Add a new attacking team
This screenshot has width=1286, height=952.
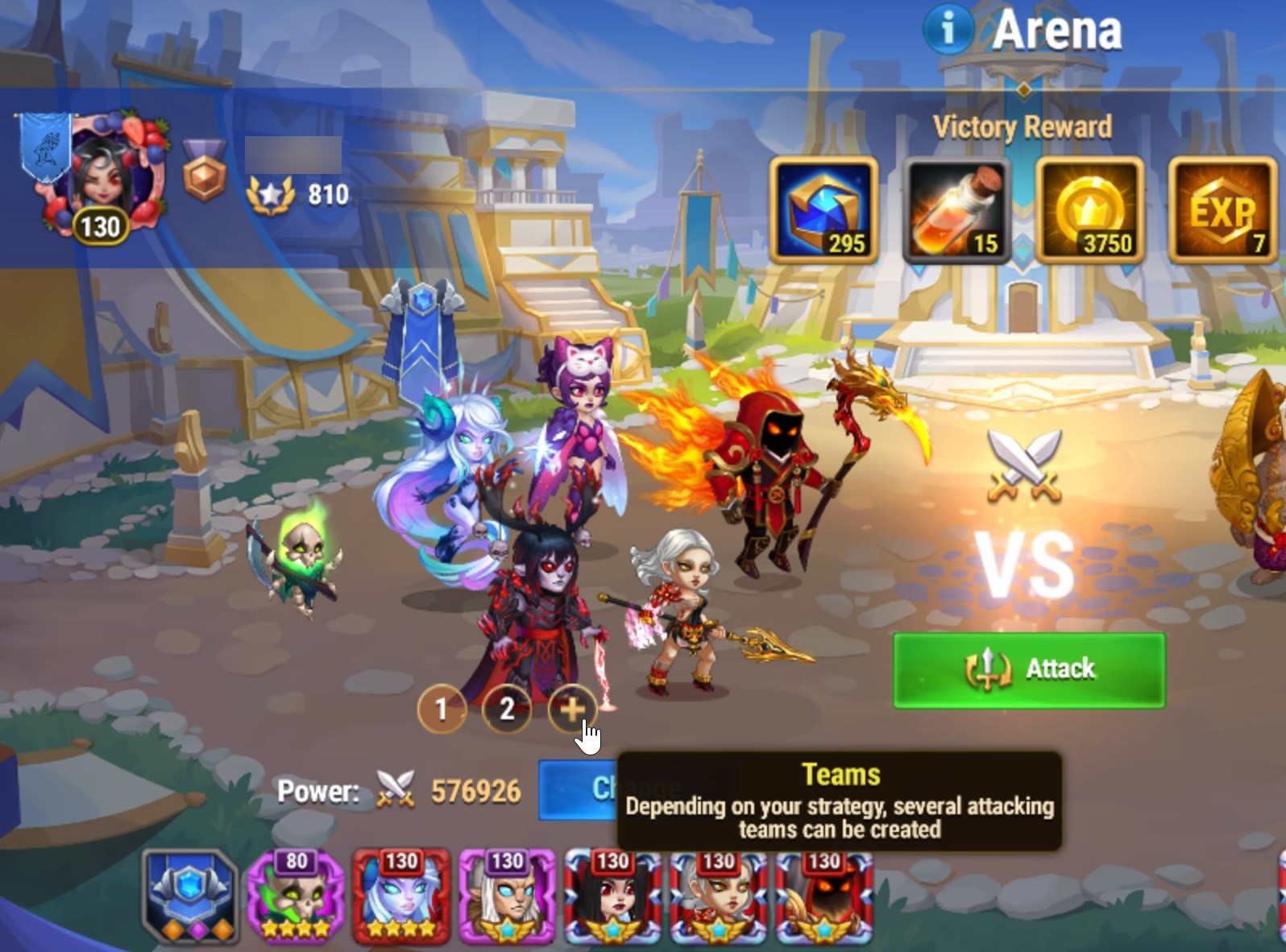click(572, 709)
